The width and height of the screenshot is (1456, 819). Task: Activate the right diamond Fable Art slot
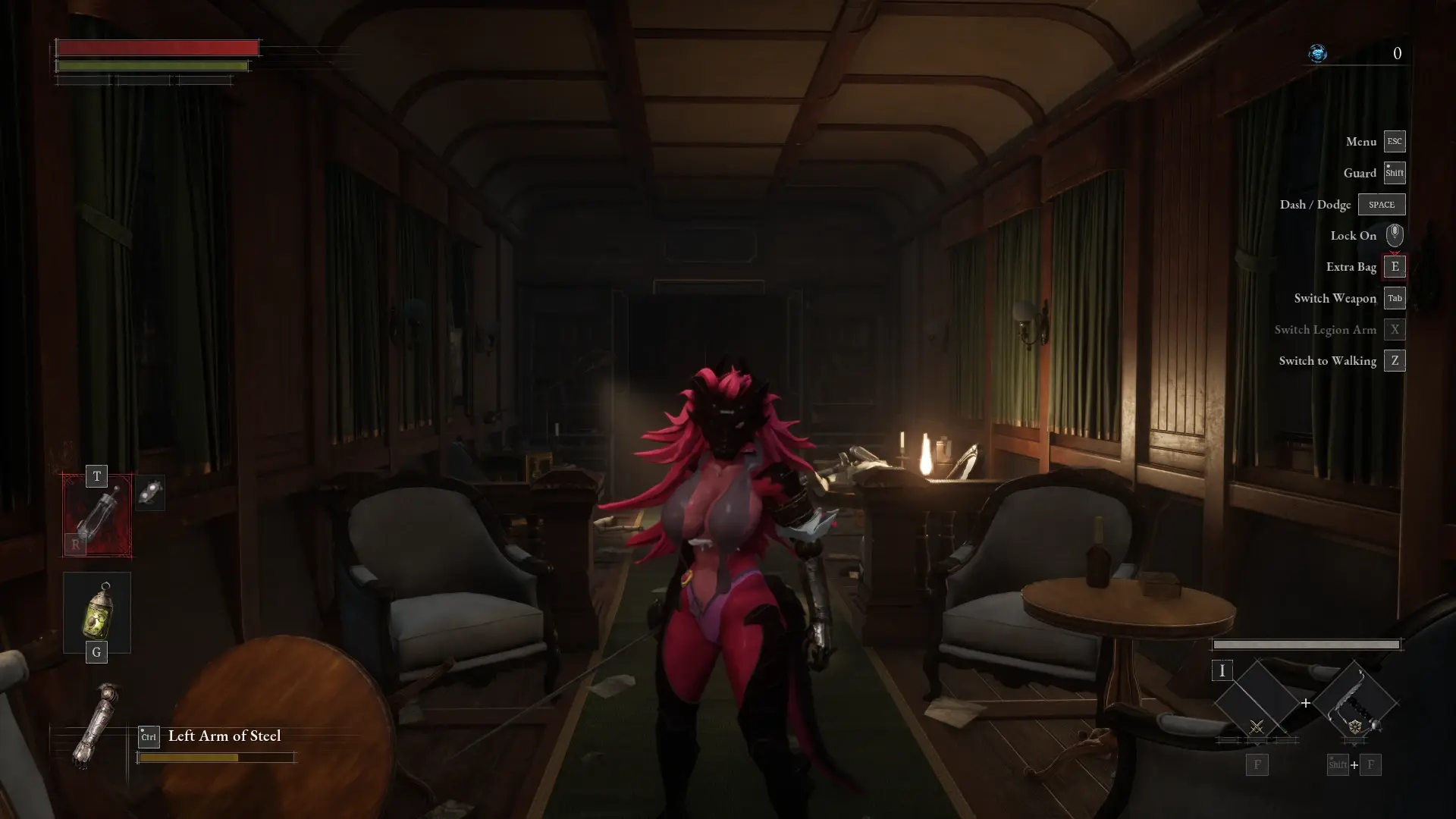click(1354, 703)
